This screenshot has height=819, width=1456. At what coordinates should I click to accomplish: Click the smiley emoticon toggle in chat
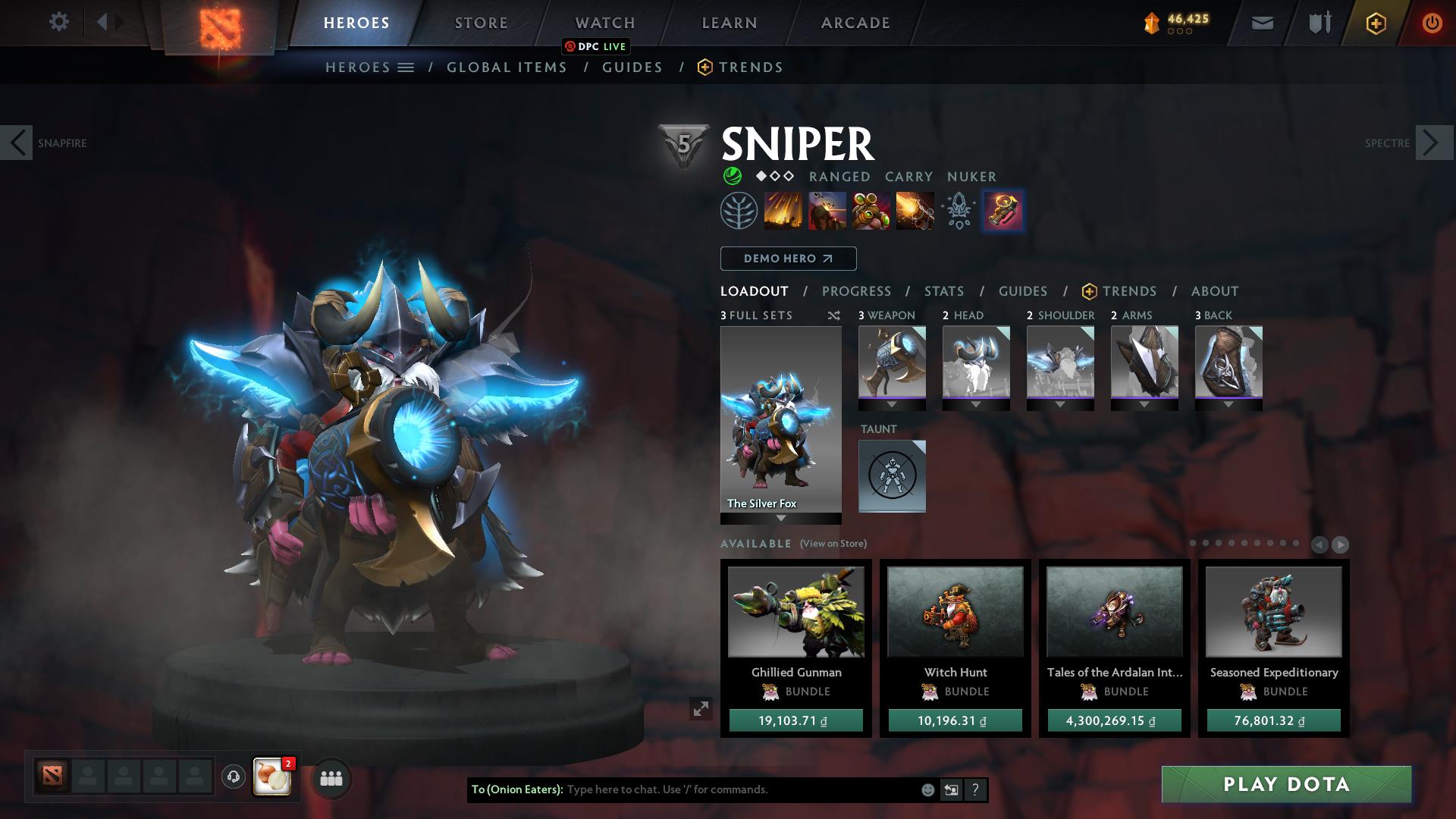[x=927, y=790]
